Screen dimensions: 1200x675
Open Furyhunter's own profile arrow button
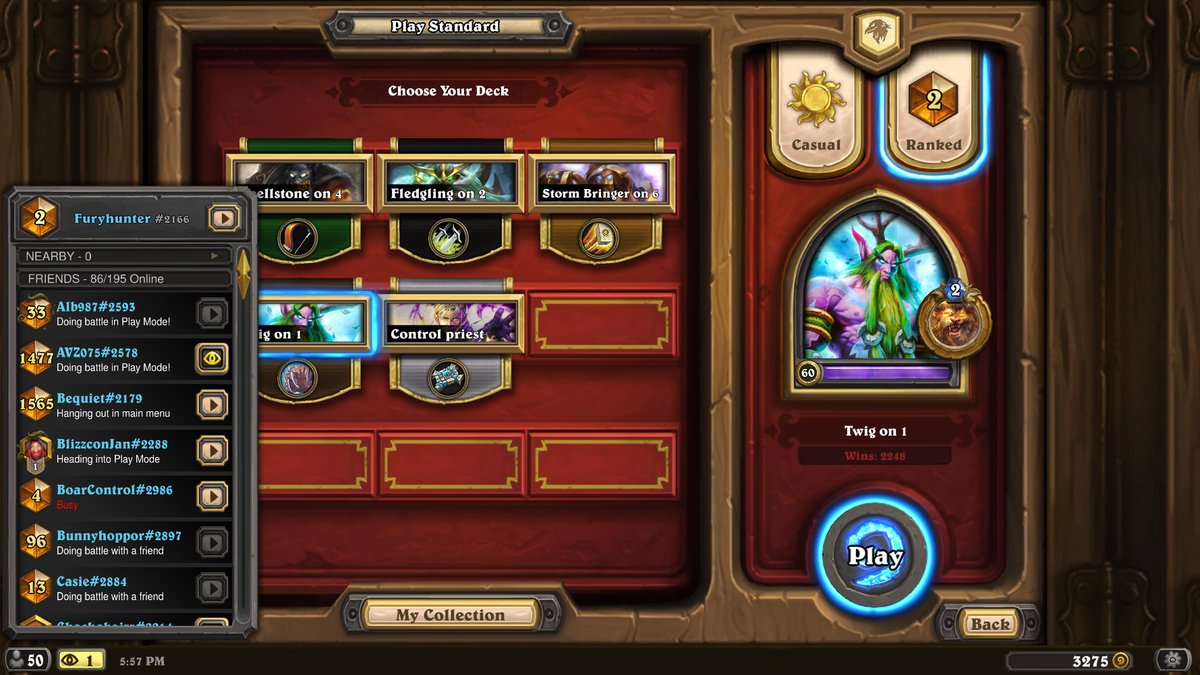point(223,217)
